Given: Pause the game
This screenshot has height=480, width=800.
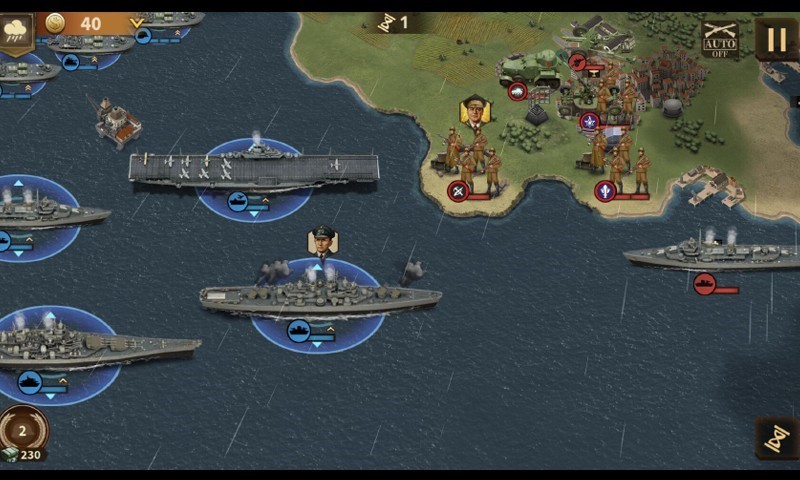Looking at the screenshot, I should click(776, 39).
